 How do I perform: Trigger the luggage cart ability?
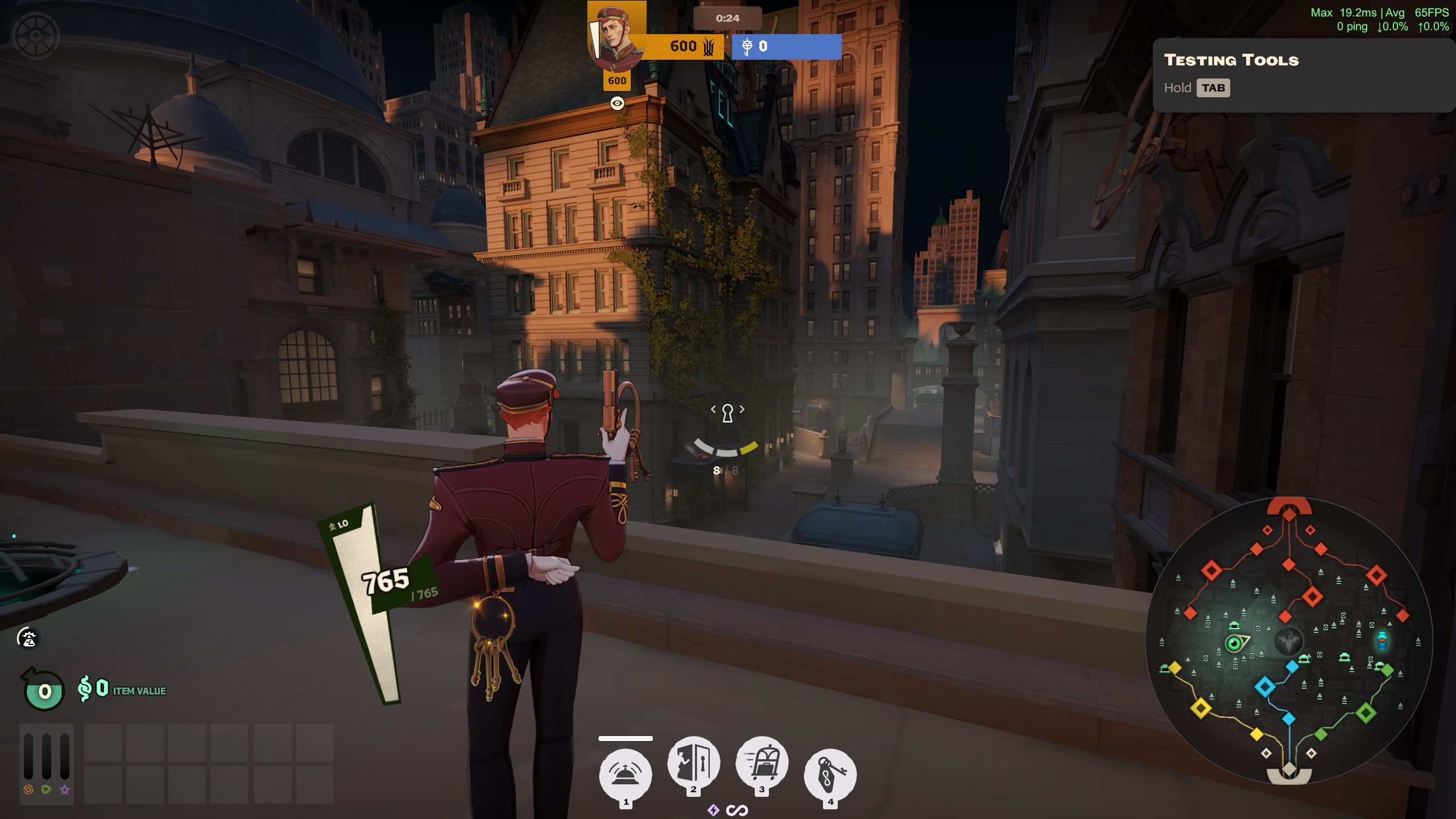coord(762,762)
